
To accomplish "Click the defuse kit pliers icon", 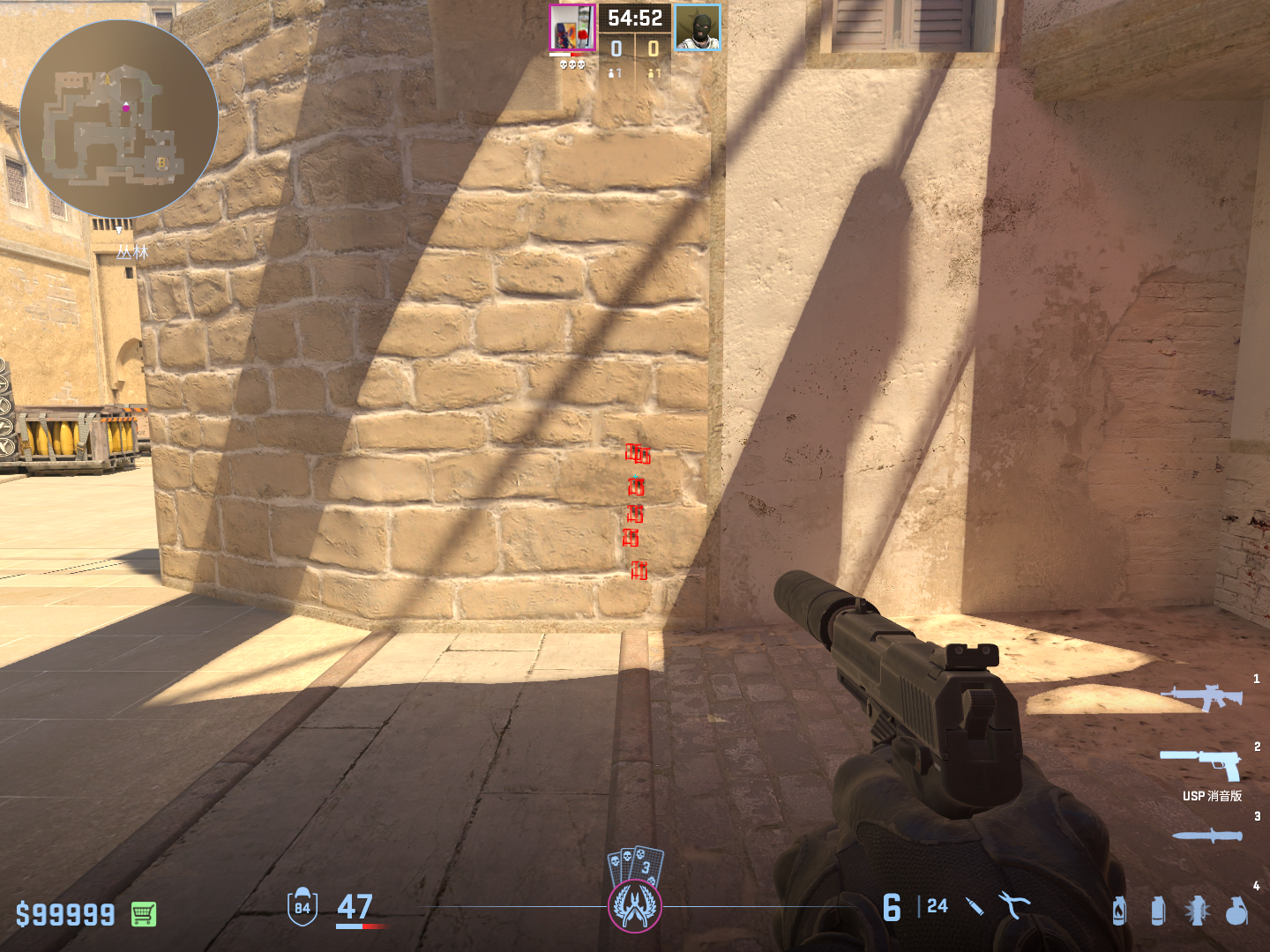I will (x=1013, y=905).
